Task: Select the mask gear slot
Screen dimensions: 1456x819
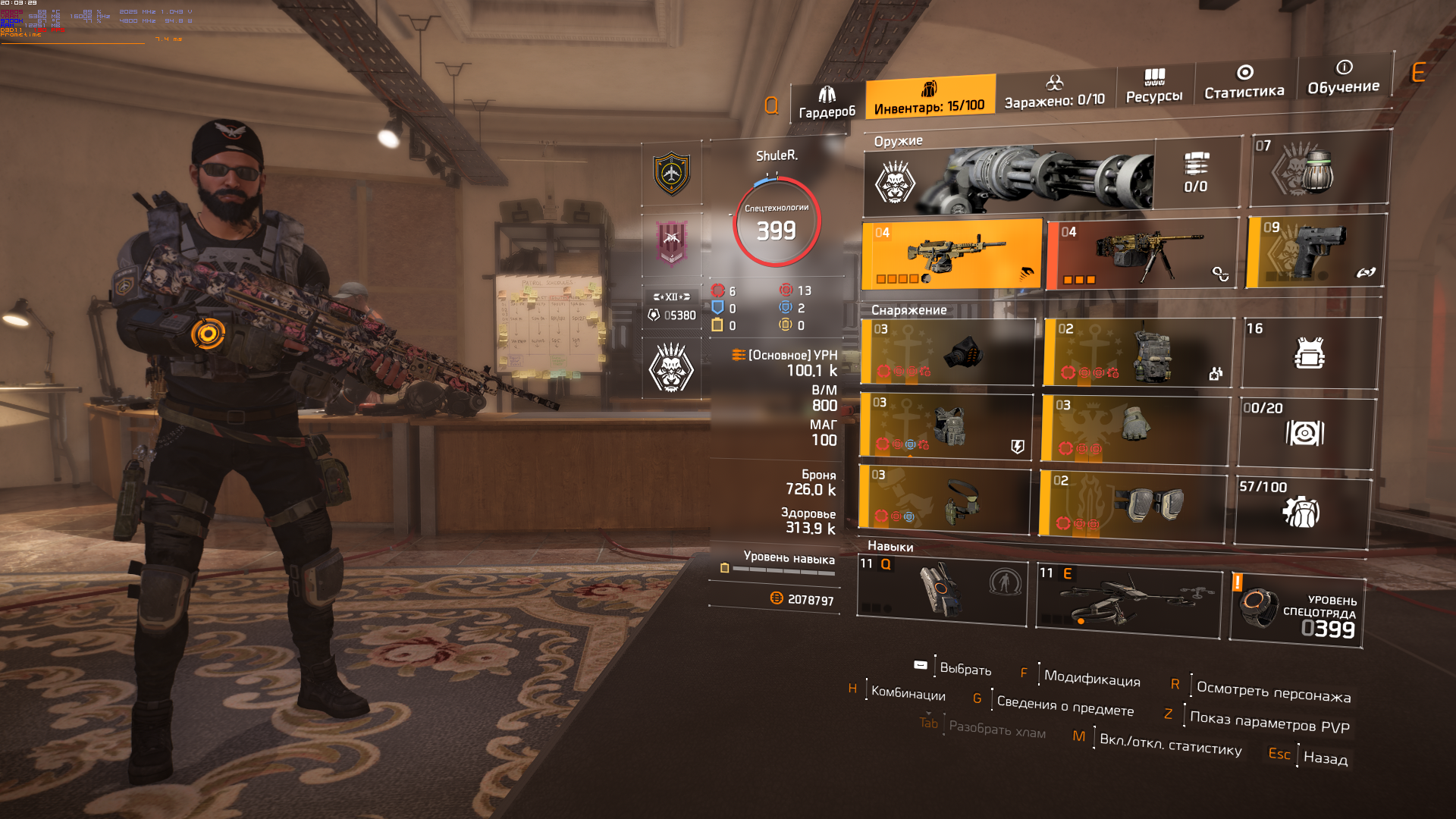Action: click(x=948, y=352)
